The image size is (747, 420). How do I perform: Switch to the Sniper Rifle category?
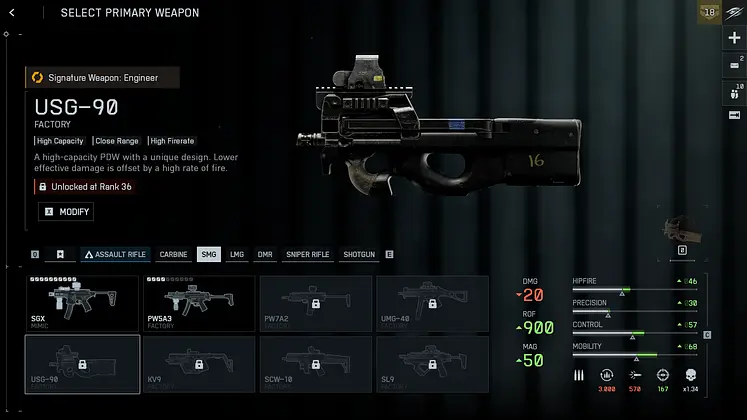tap(307, 255)
